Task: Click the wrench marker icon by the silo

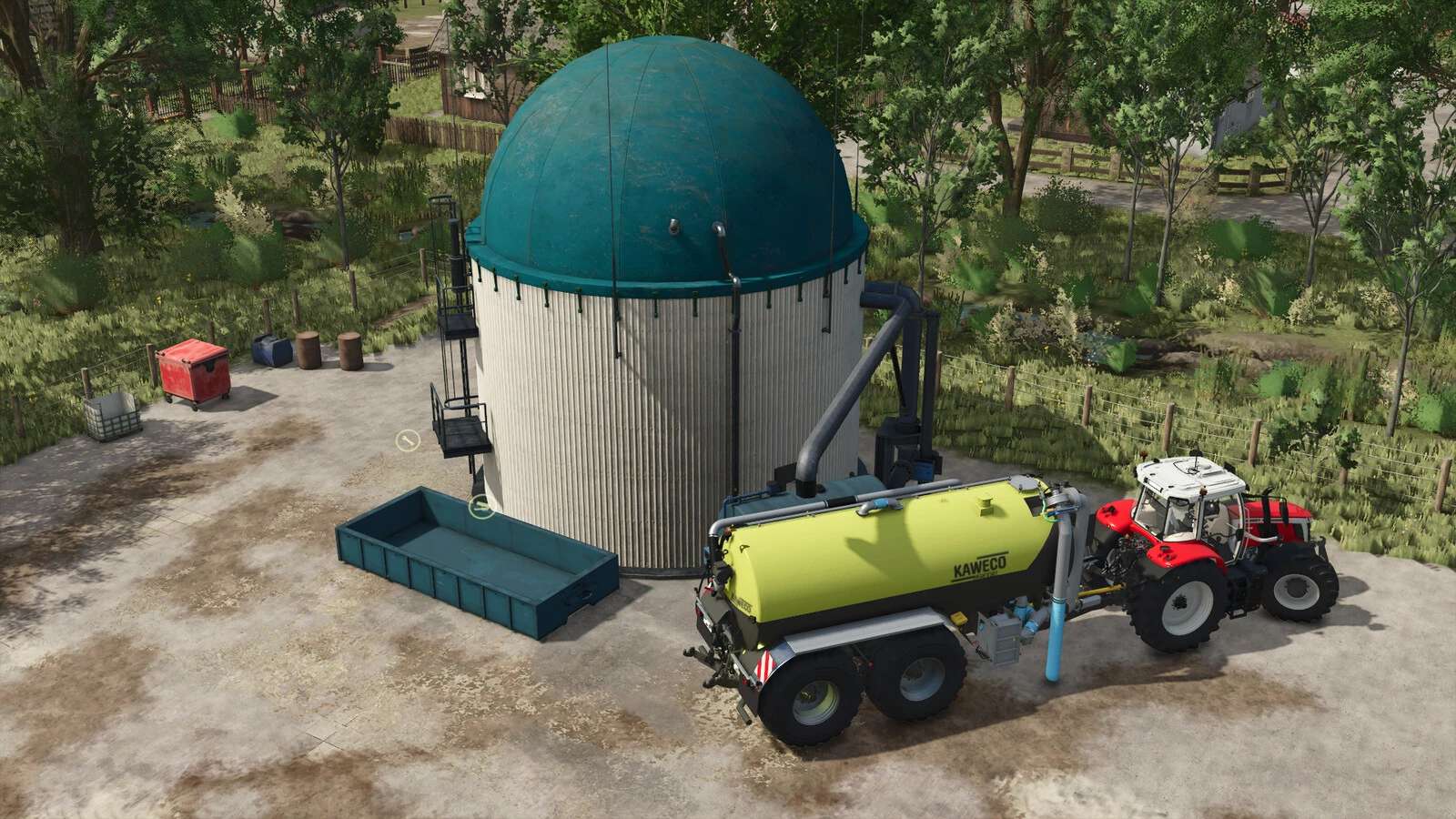Action: (x=407, y=440)
